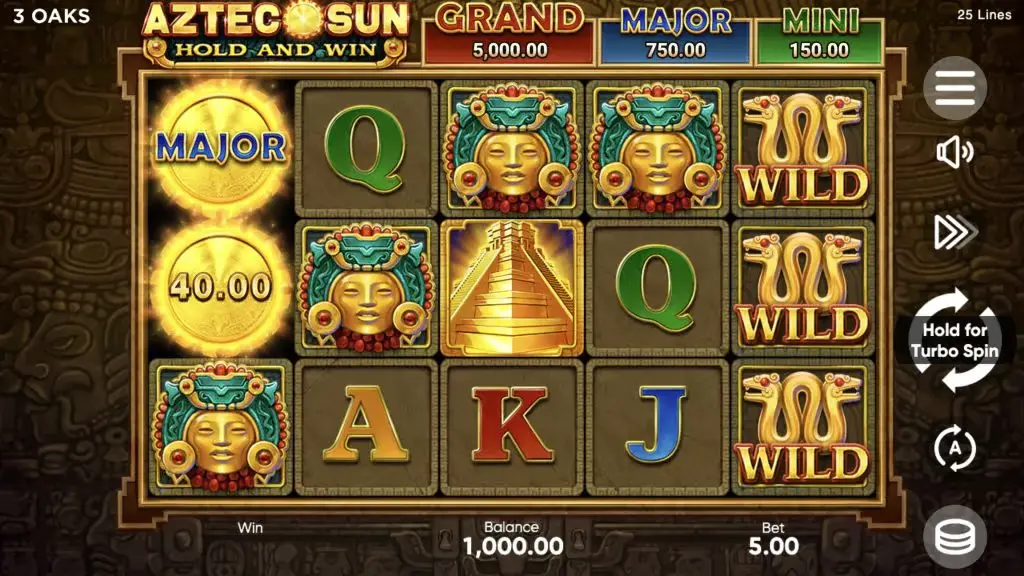Spin the reels with the spin button

pos(954,341)
